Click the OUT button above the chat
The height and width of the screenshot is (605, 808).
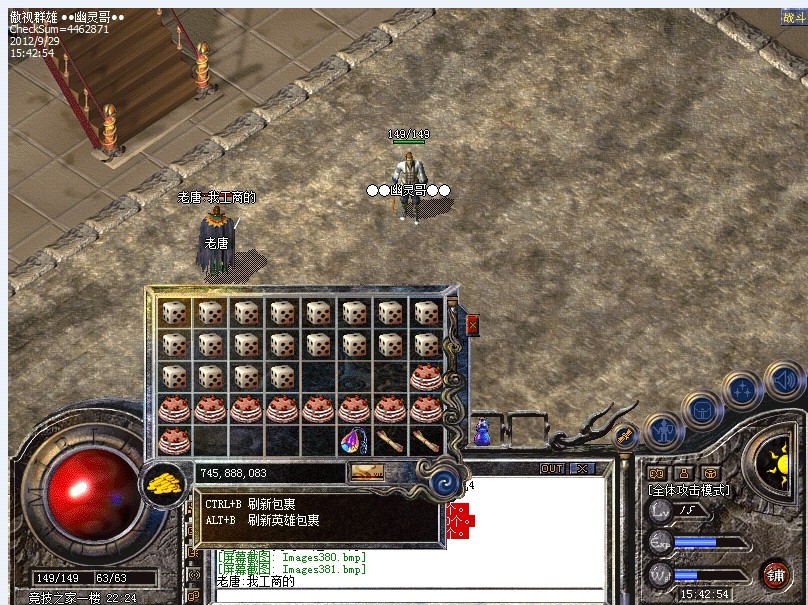tap(552, 468)
